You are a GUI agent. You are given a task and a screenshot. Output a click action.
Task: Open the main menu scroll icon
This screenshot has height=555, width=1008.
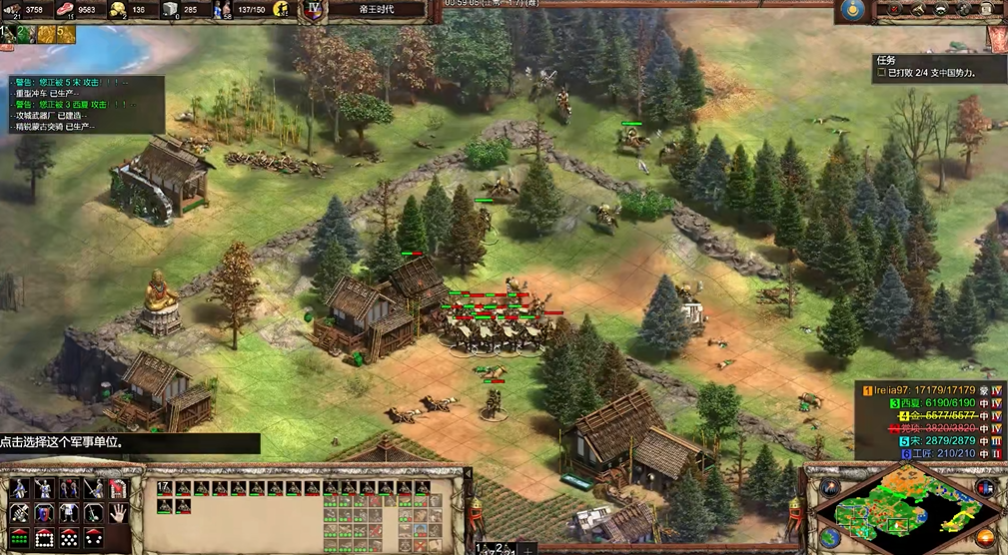pos(990,10)
